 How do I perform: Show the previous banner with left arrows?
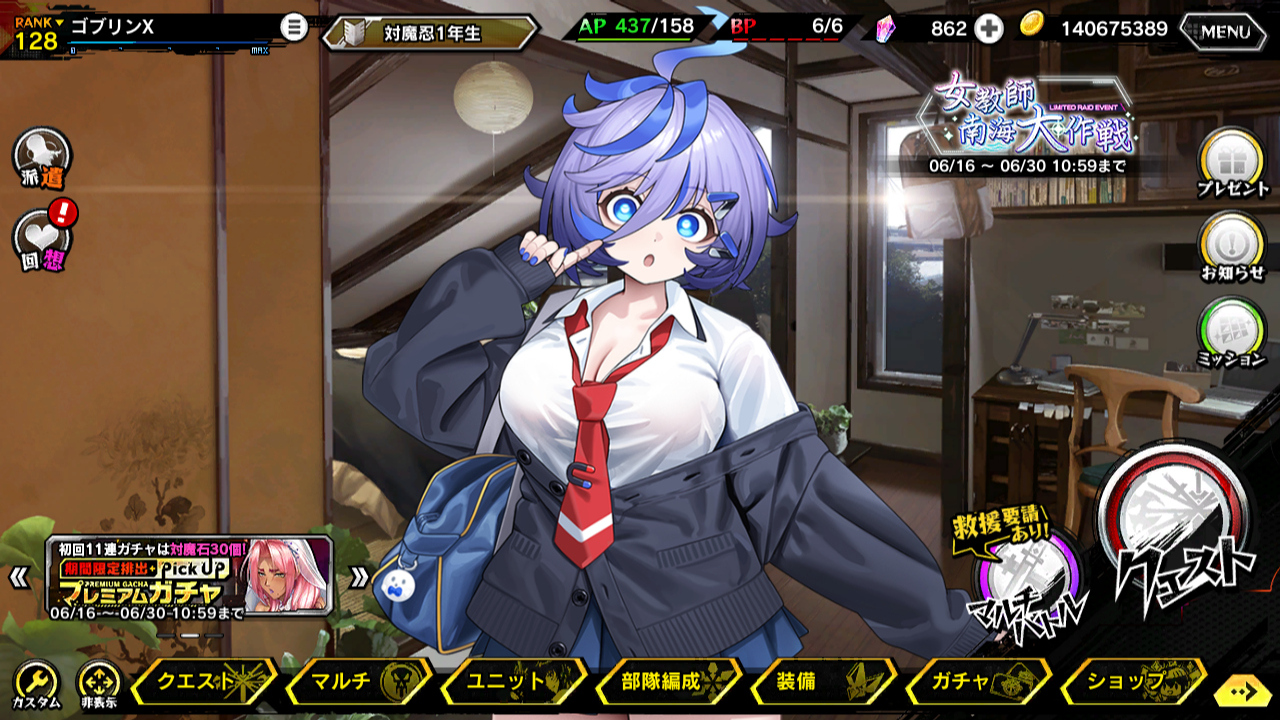click(18, 576)
